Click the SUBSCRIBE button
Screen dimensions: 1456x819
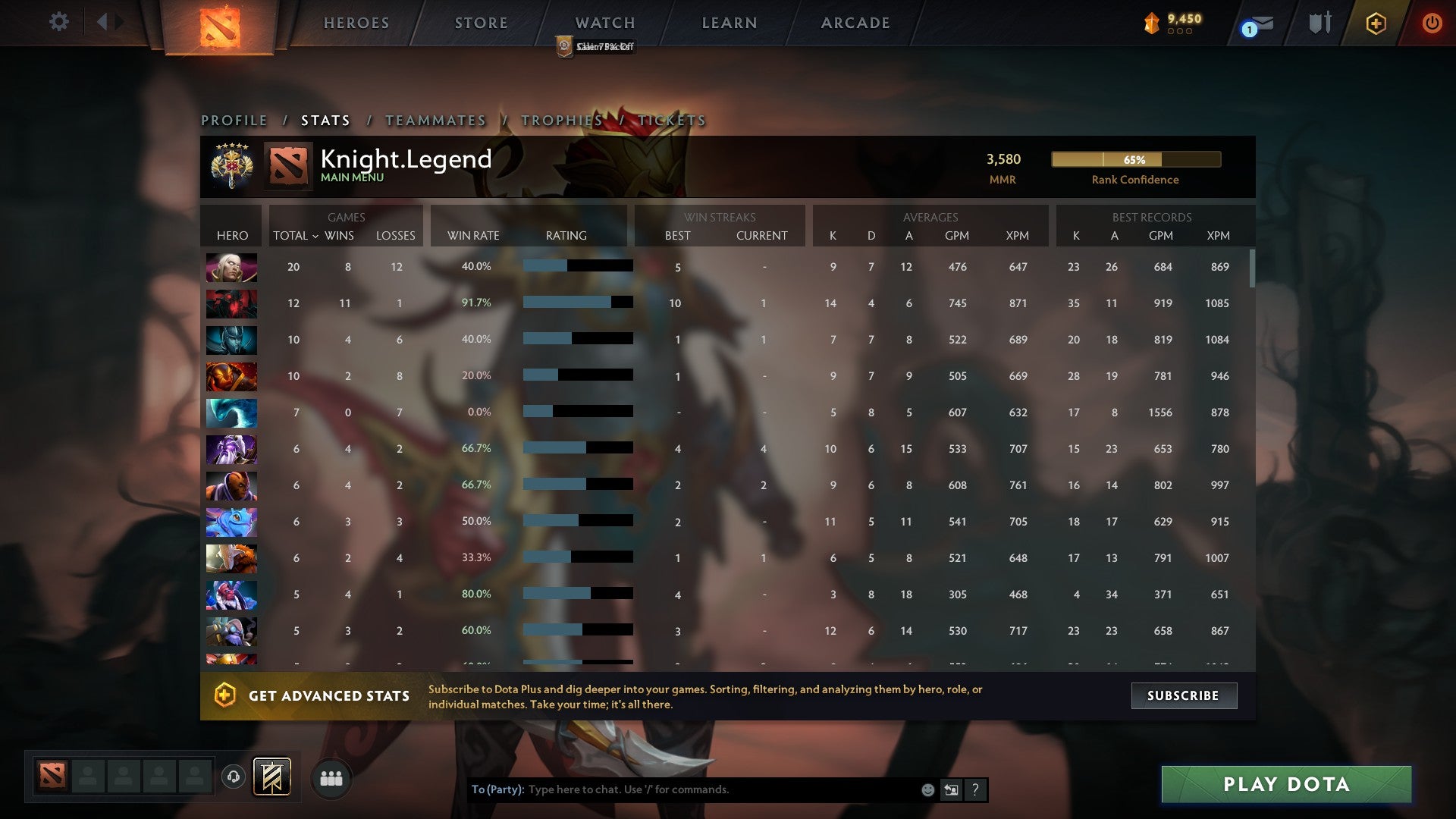tap(1183, 695)
